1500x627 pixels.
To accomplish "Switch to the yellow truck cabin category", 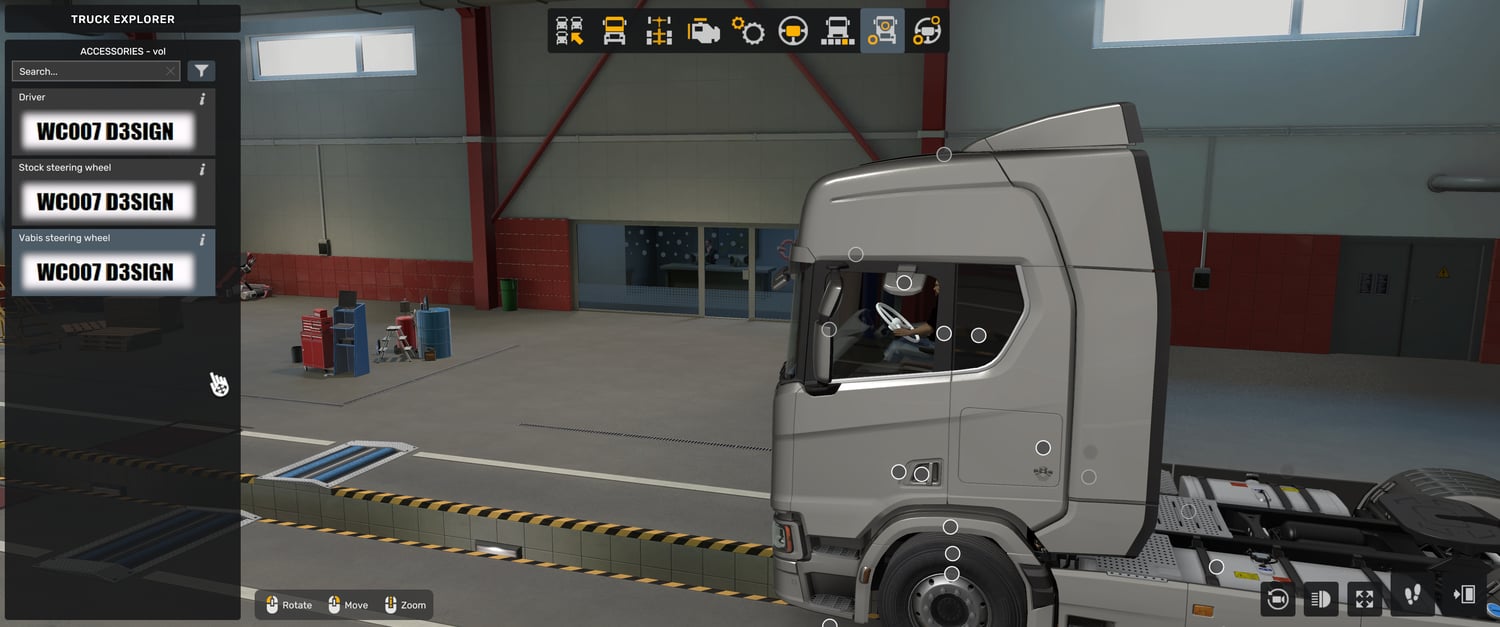I will click(x=614, y=32).
